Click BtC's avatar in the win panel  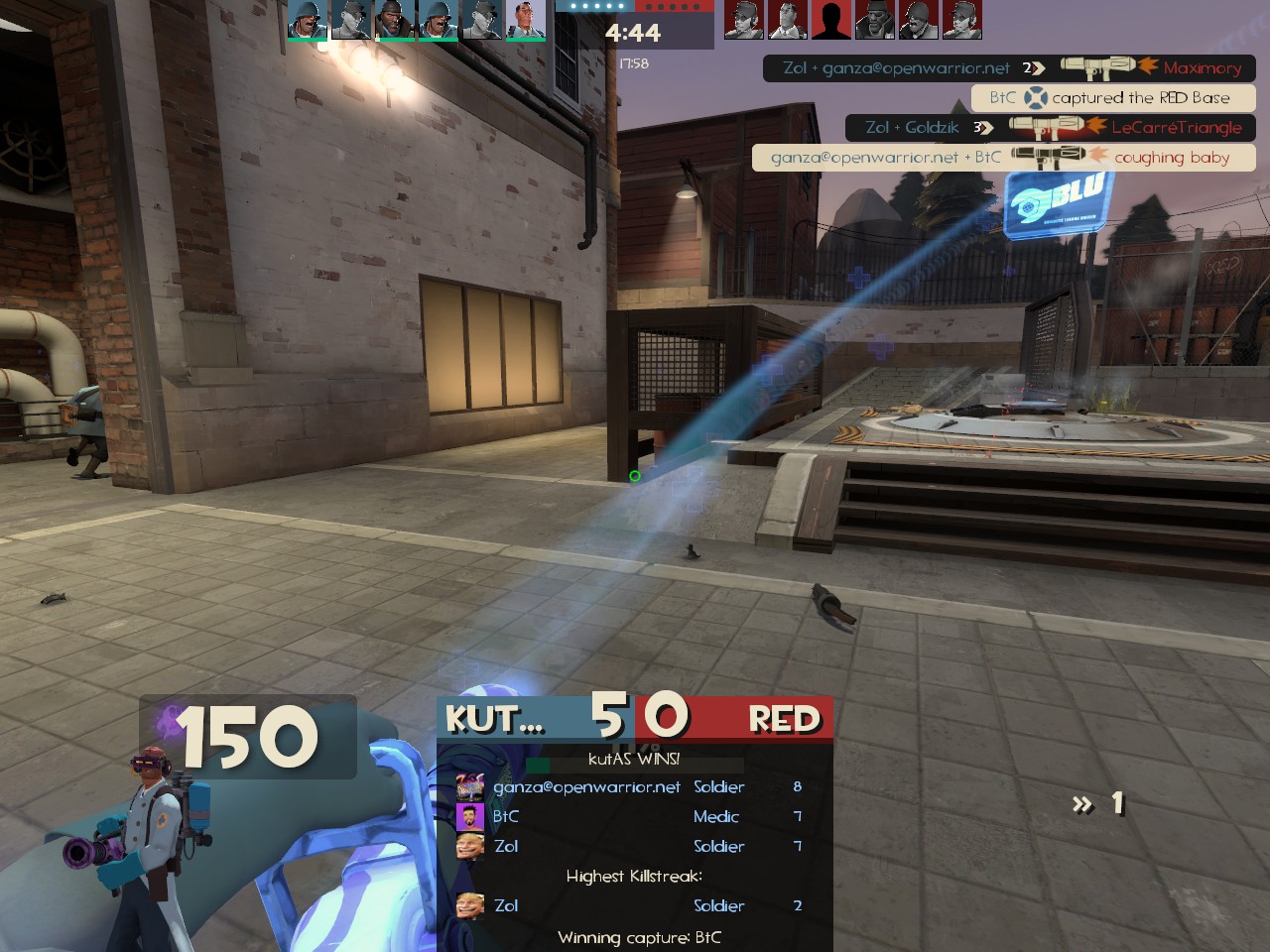[469, 817]
